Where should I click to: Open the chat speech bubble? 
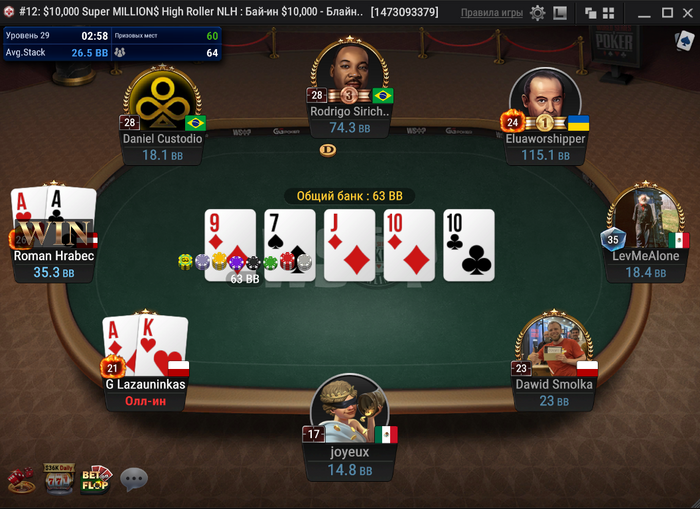click(x=134, y=480)
